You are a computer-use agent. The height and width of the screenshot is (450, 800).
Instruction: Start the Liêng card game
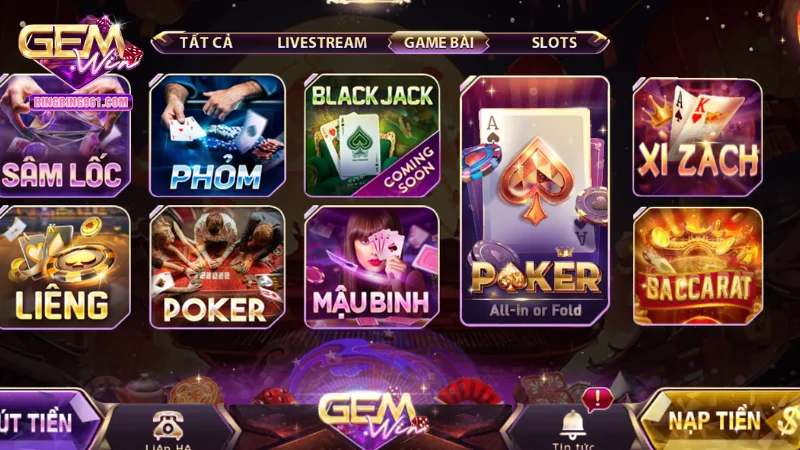[x=64, y=267]
